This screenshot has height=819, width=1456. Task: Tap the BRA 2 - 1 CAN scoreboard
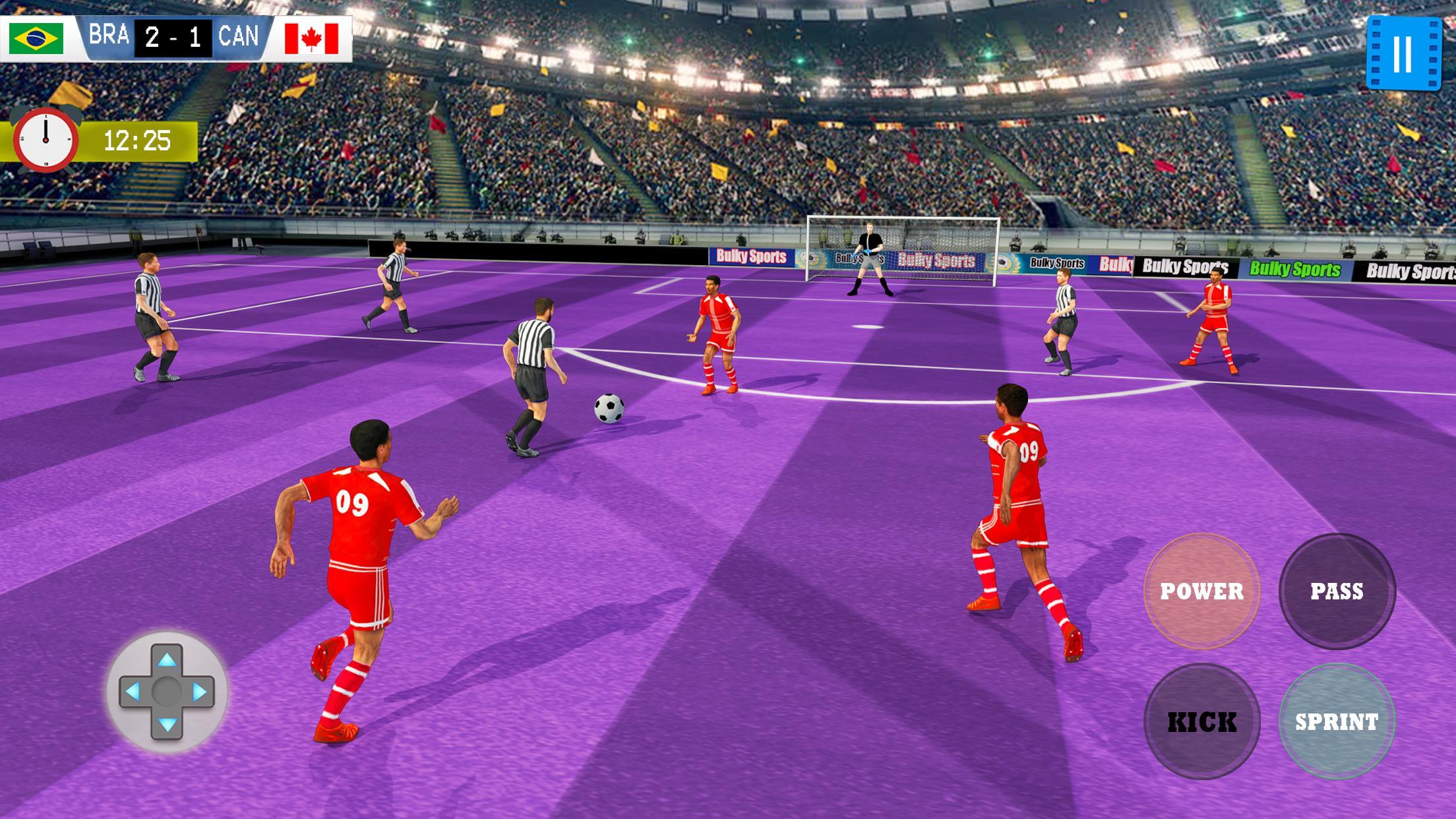point(175,38)
